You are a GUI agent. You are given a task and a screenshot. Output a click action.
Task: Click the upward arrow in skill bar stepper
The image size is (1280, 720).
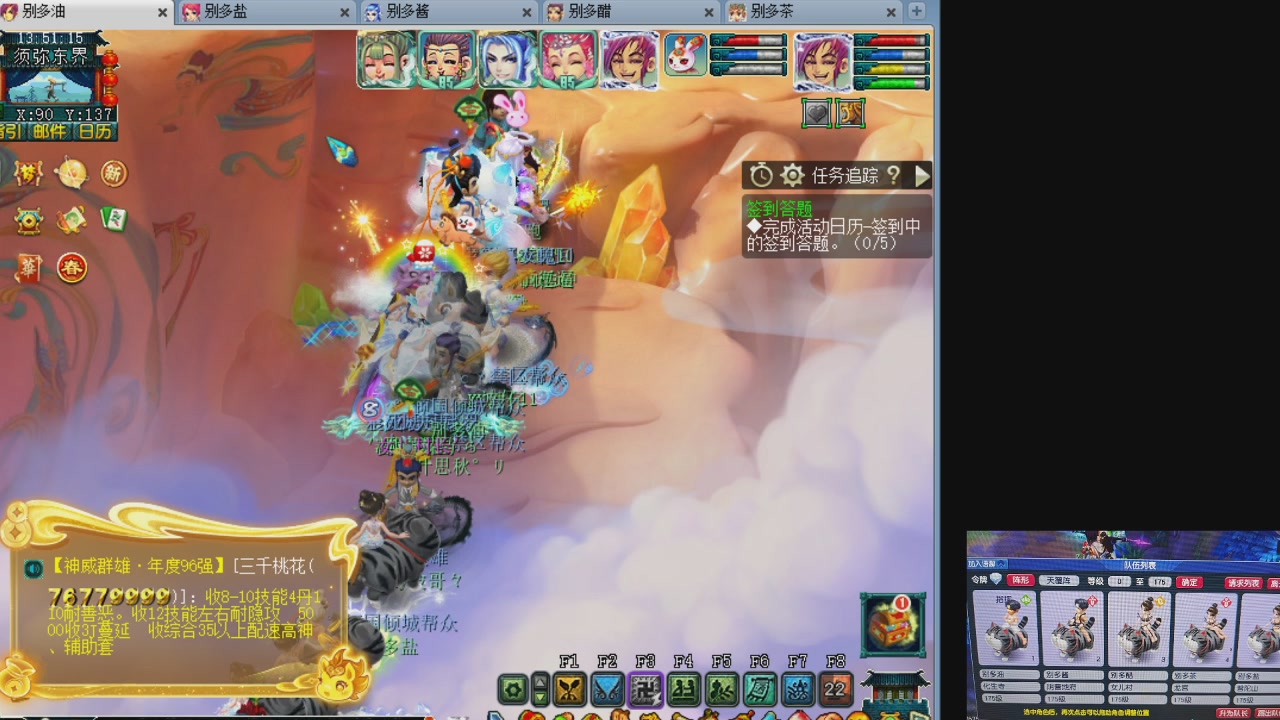pyautogui.click(x=542, y=681)
